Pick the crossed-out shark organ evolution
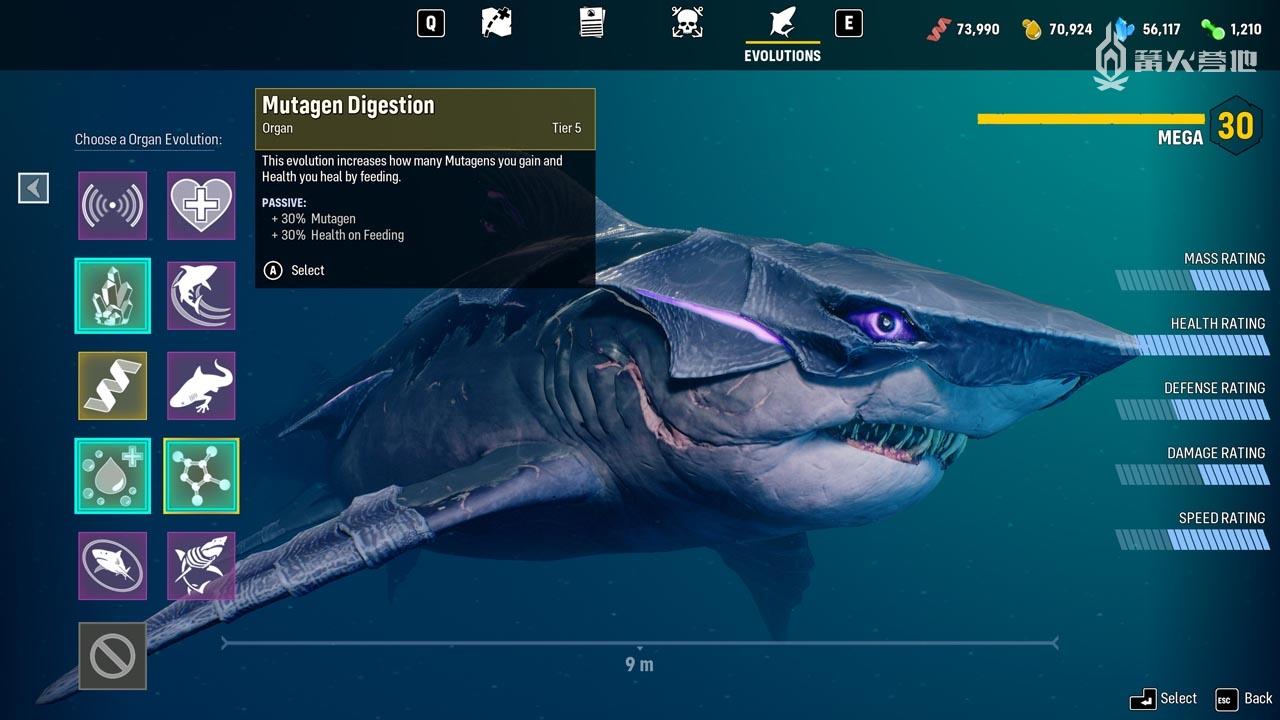The width and height of the screenshot is (1280, 720). pos(113,566)
